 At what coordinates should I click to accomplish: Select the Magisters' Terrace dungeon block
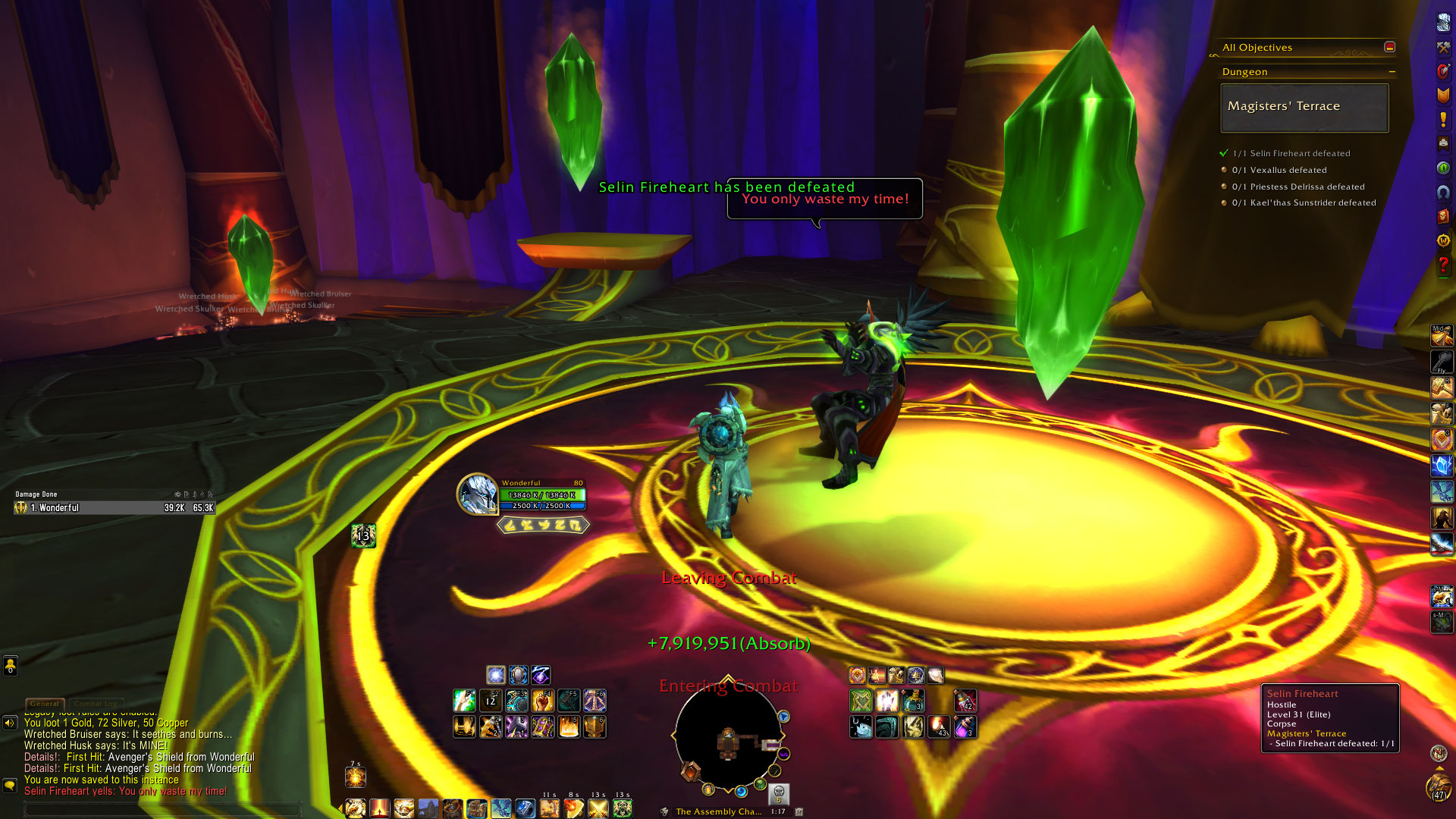click(1304, 108)
